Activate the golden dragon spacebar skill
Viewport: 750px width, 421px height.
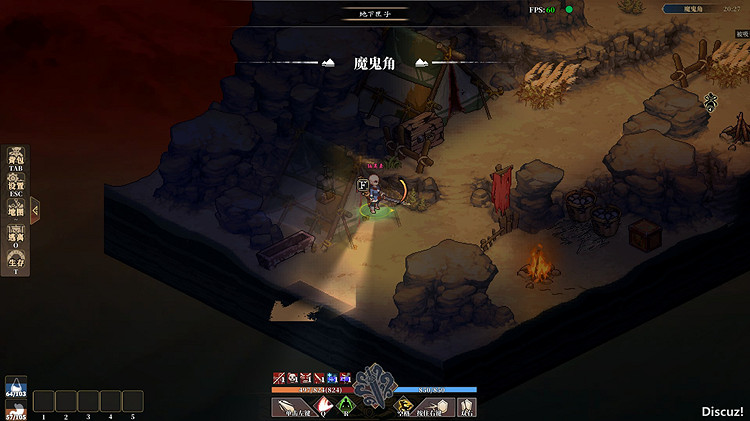tap(403, 406)
